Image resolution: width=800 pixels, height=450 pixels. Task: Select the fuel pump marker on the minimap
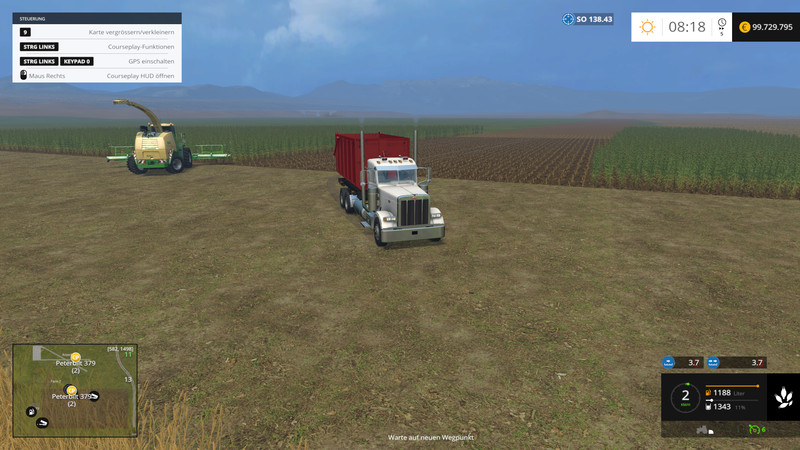tap(32, 411)
